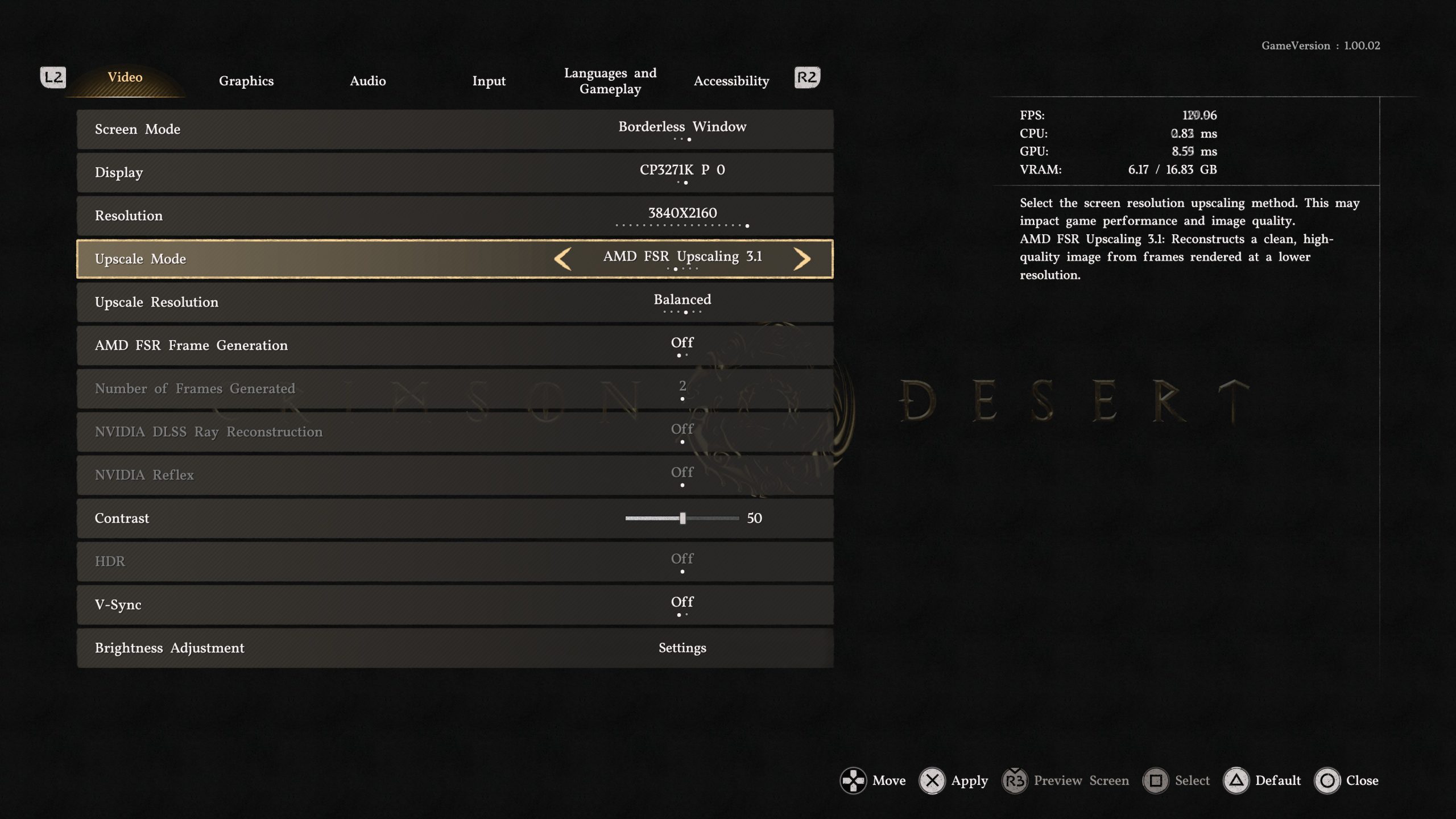The image size is (1456, 819).
Task: Toggle the V-Sync setting
Action: pos(681,605)
